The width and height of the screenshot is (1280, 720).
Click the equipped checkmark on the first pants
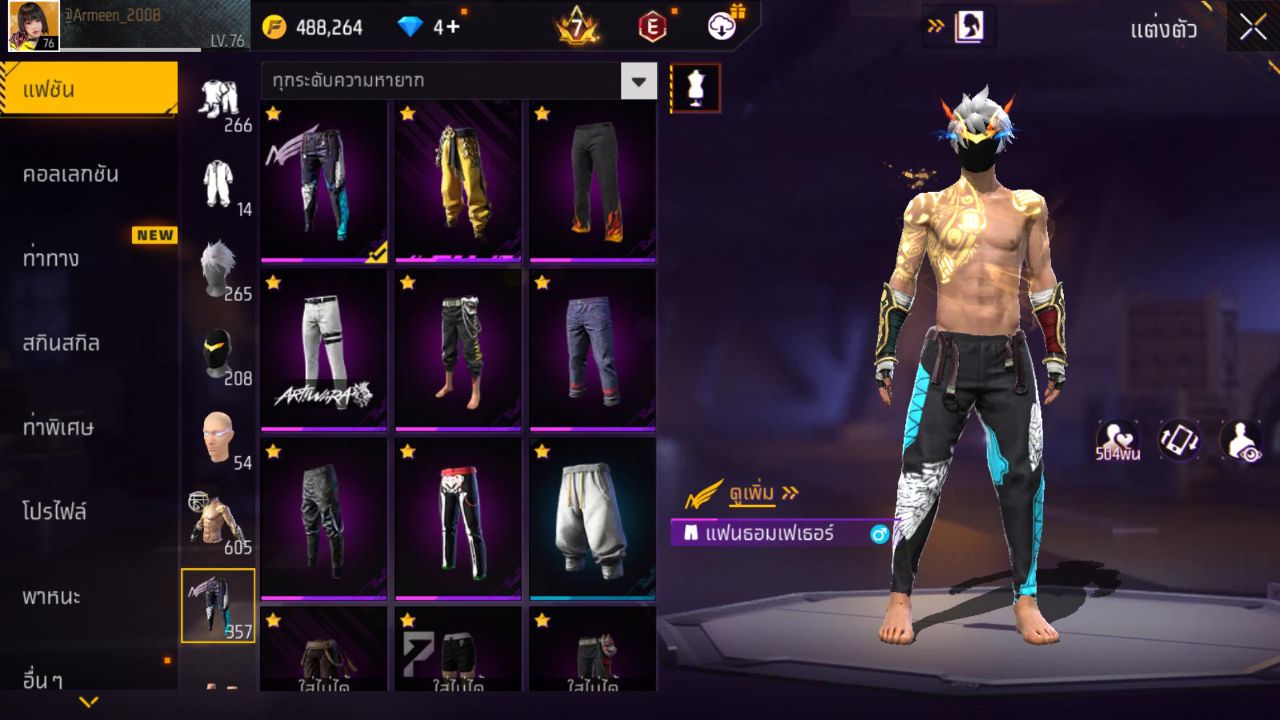point(375,255)
